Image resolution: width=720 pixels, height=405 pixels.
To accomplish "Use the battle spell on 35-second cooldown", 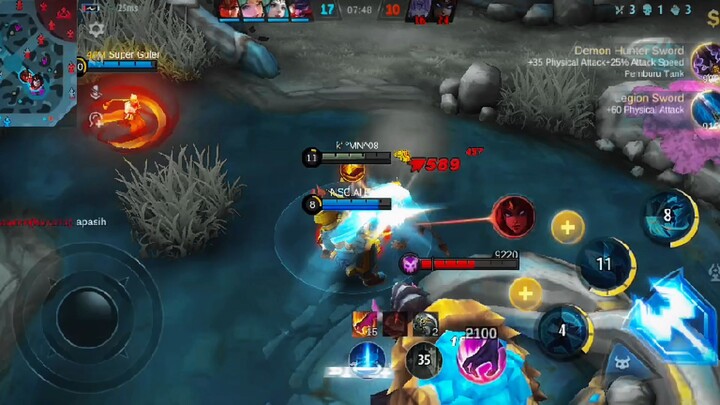I will pyautogui.click(x=424, y=359).
